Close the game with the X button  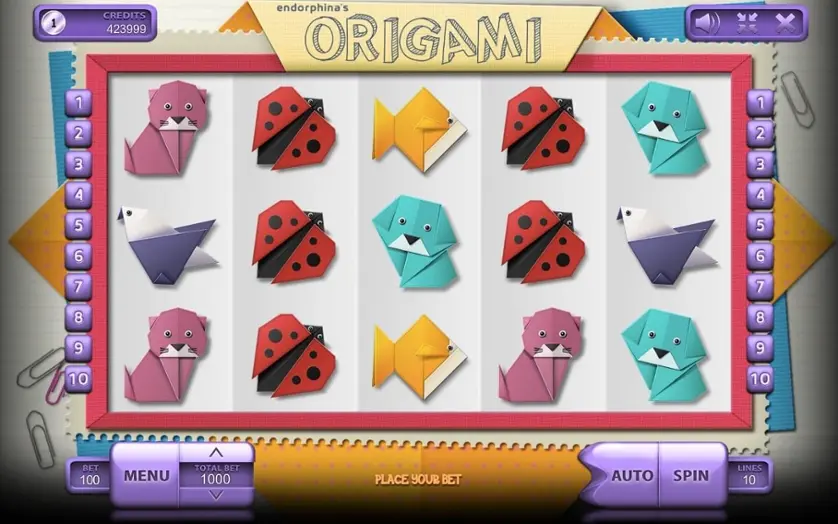[786, 22]
